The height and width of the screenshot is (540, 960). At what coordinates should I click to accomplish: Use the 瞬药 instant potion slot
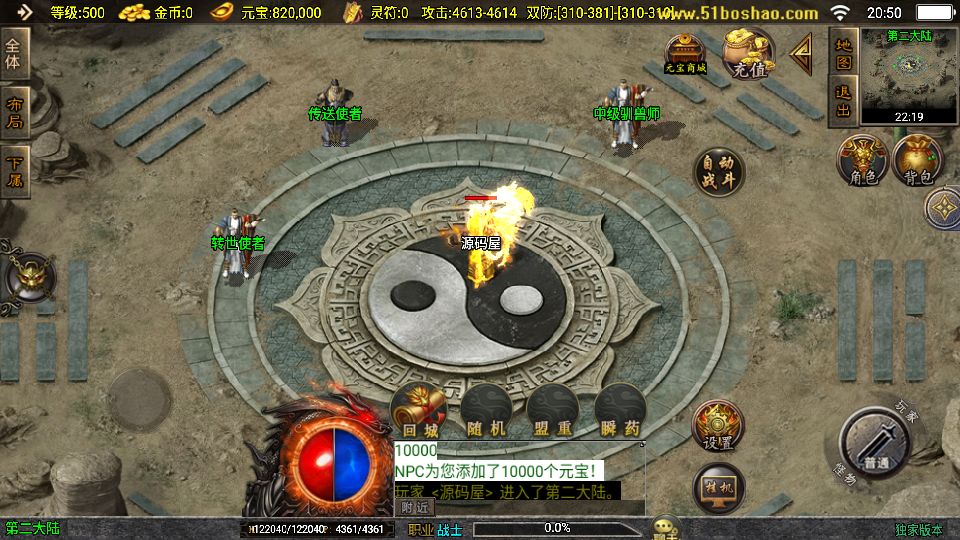(620, 410)
